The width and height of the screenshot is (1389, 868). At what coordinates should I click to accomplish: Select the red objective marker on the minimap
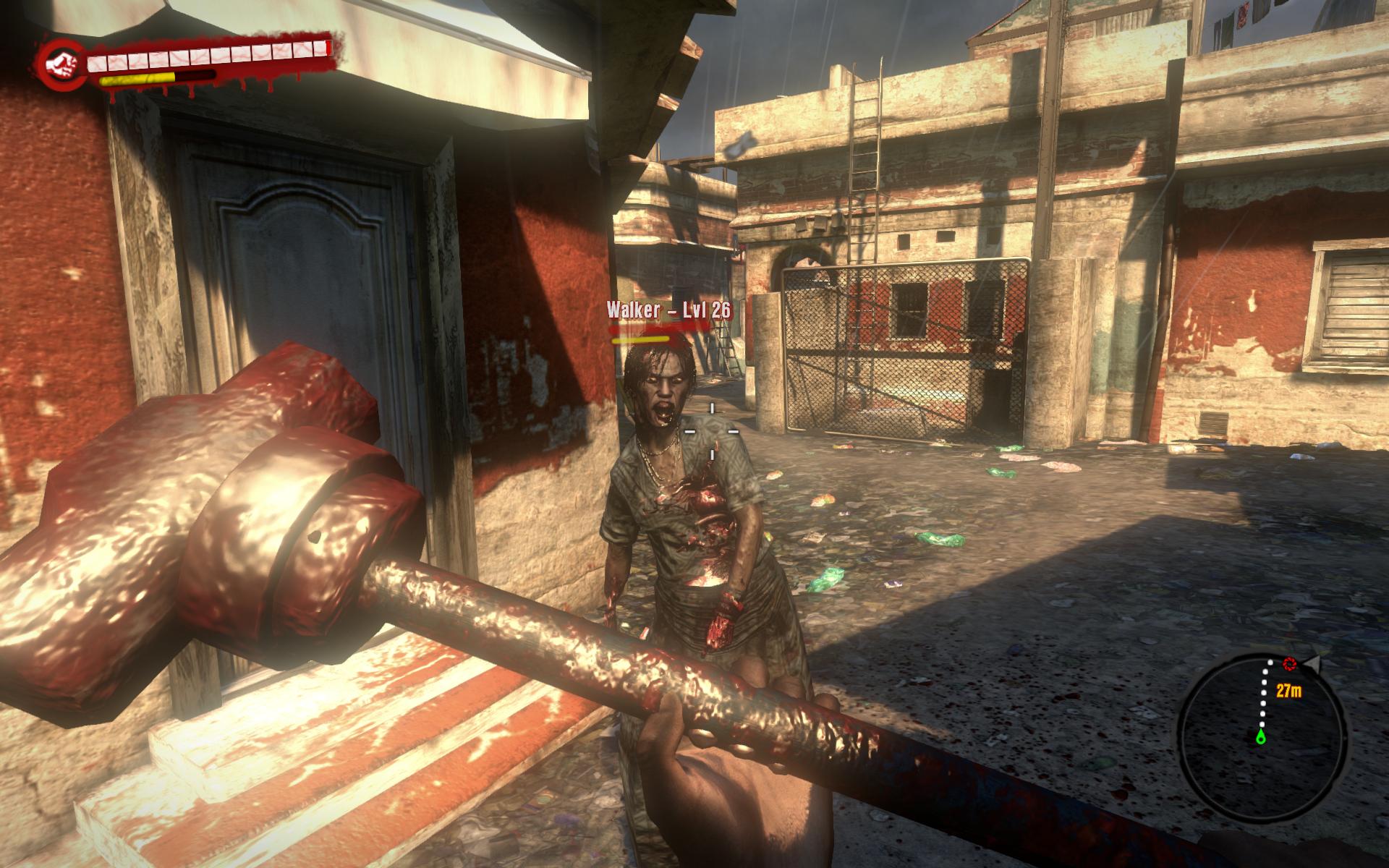[1289, 663]
